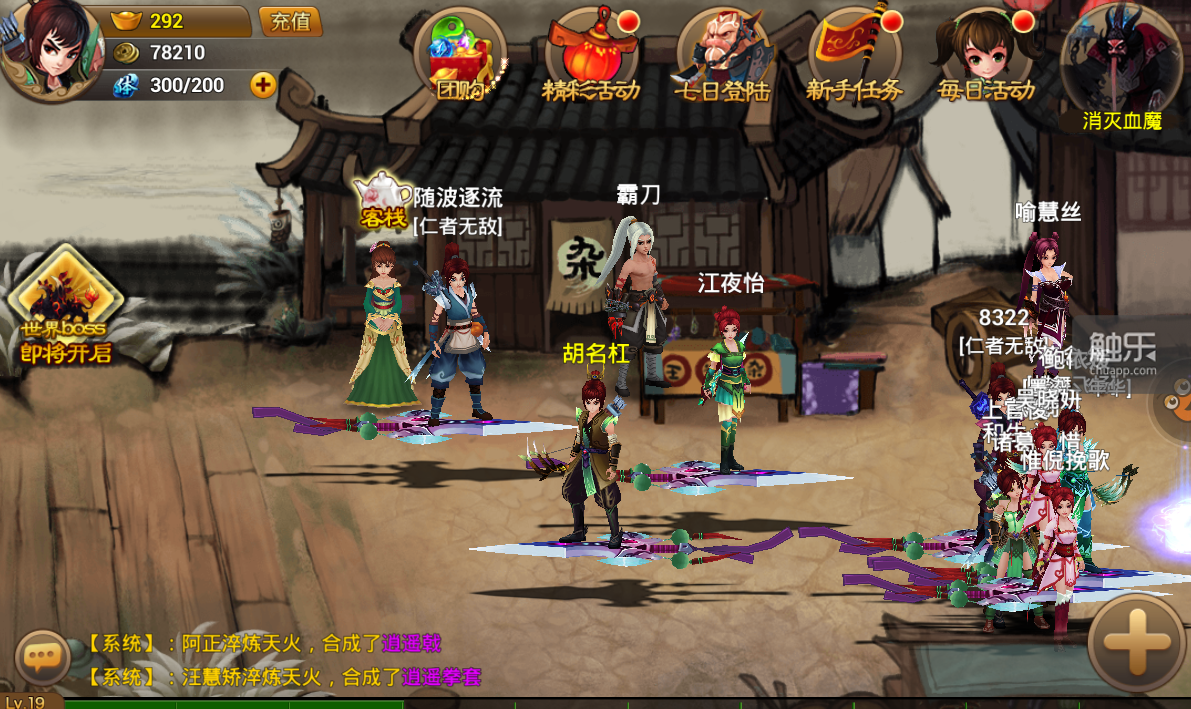The height and width of the screenshot is (709, 1191).
Task: Expand the large plus menu button
Action: point(1136,644)
